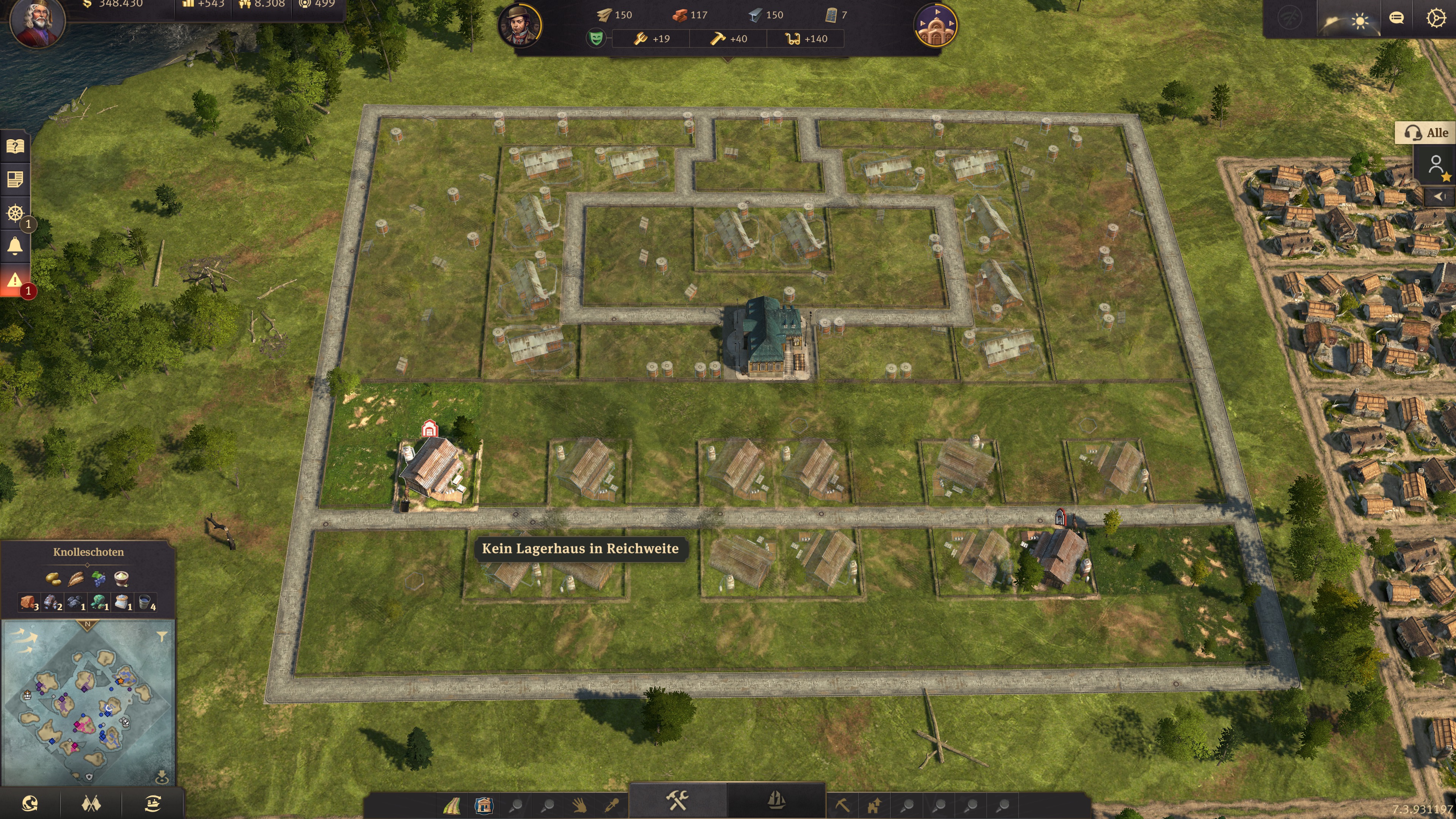Image resolution: width=1456 pixels, height=819 pixels.
Task: Open the build menu with hammer and wrench
Action: click(677, 800)
